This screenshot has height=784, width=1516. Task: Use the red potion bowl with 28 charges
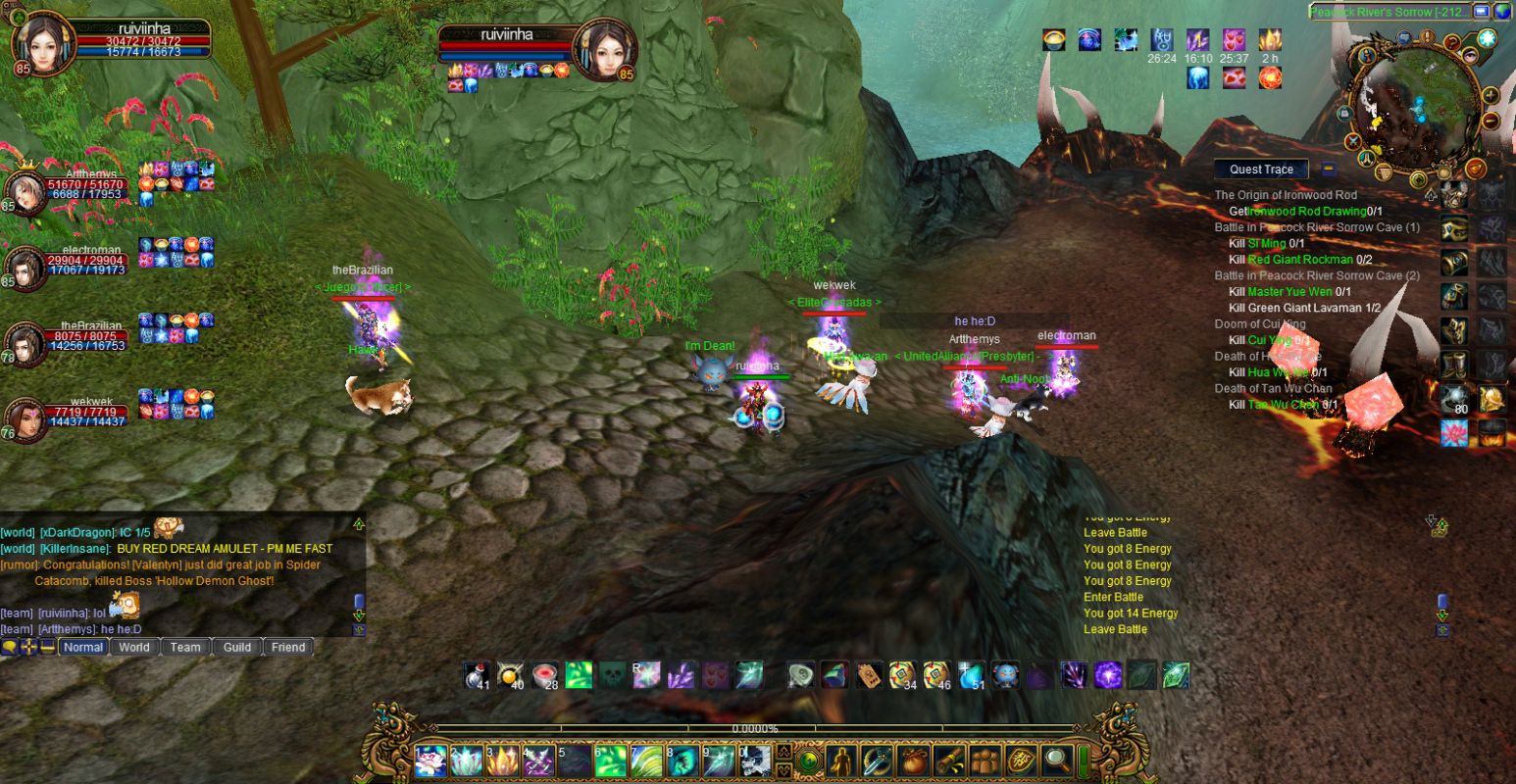click(545, 675)
